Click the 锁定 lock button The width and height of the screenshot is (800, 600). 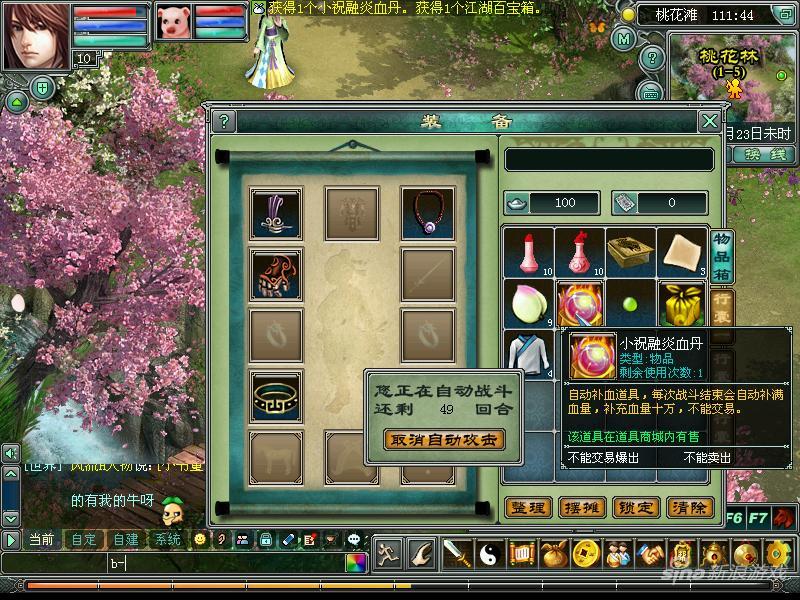click(x=637, y=508)
